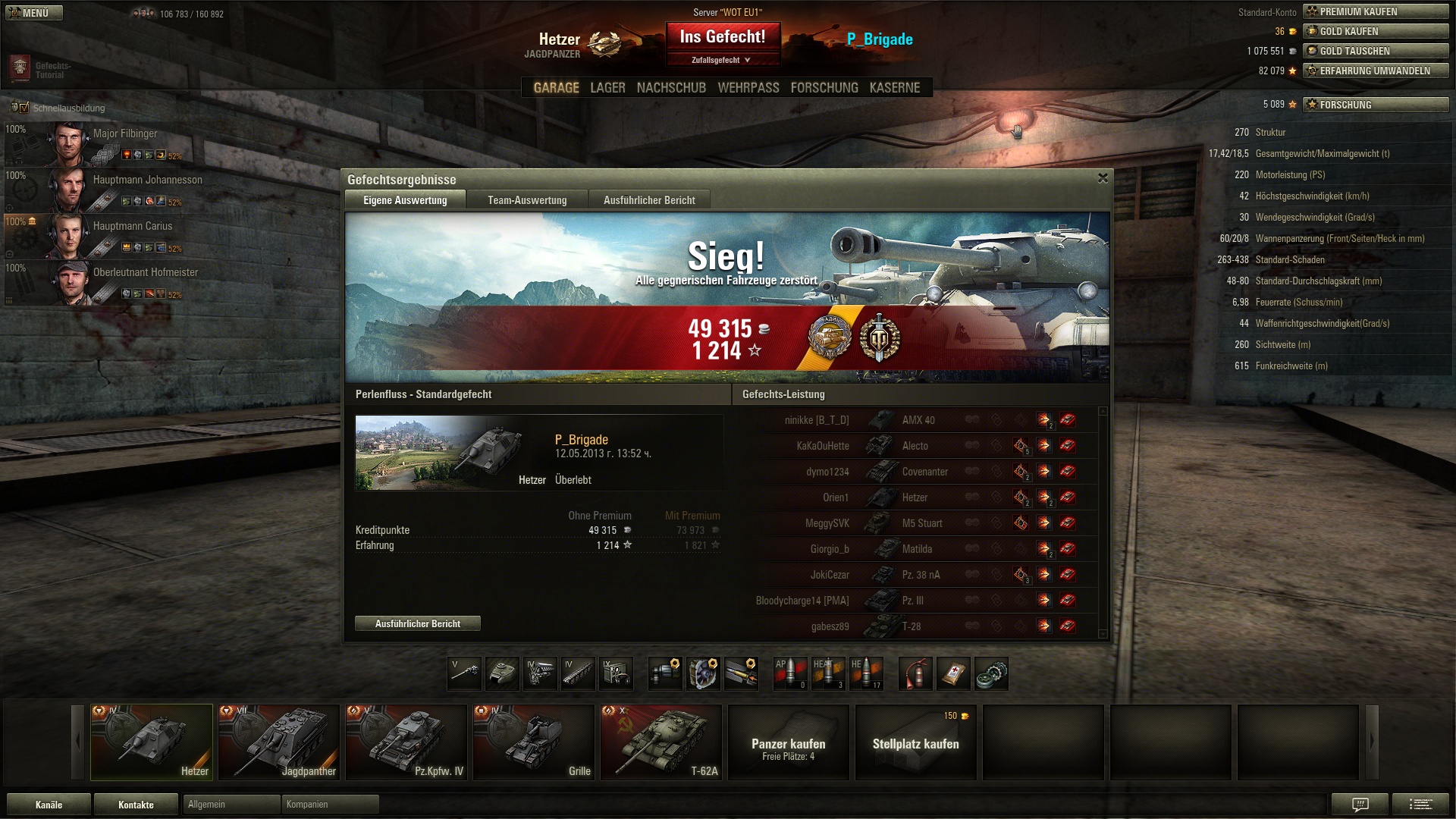This screenshot has height=819, width=1456.
Task: Open the Zufallsgefecht battle type dropdown
Action: 723,60
